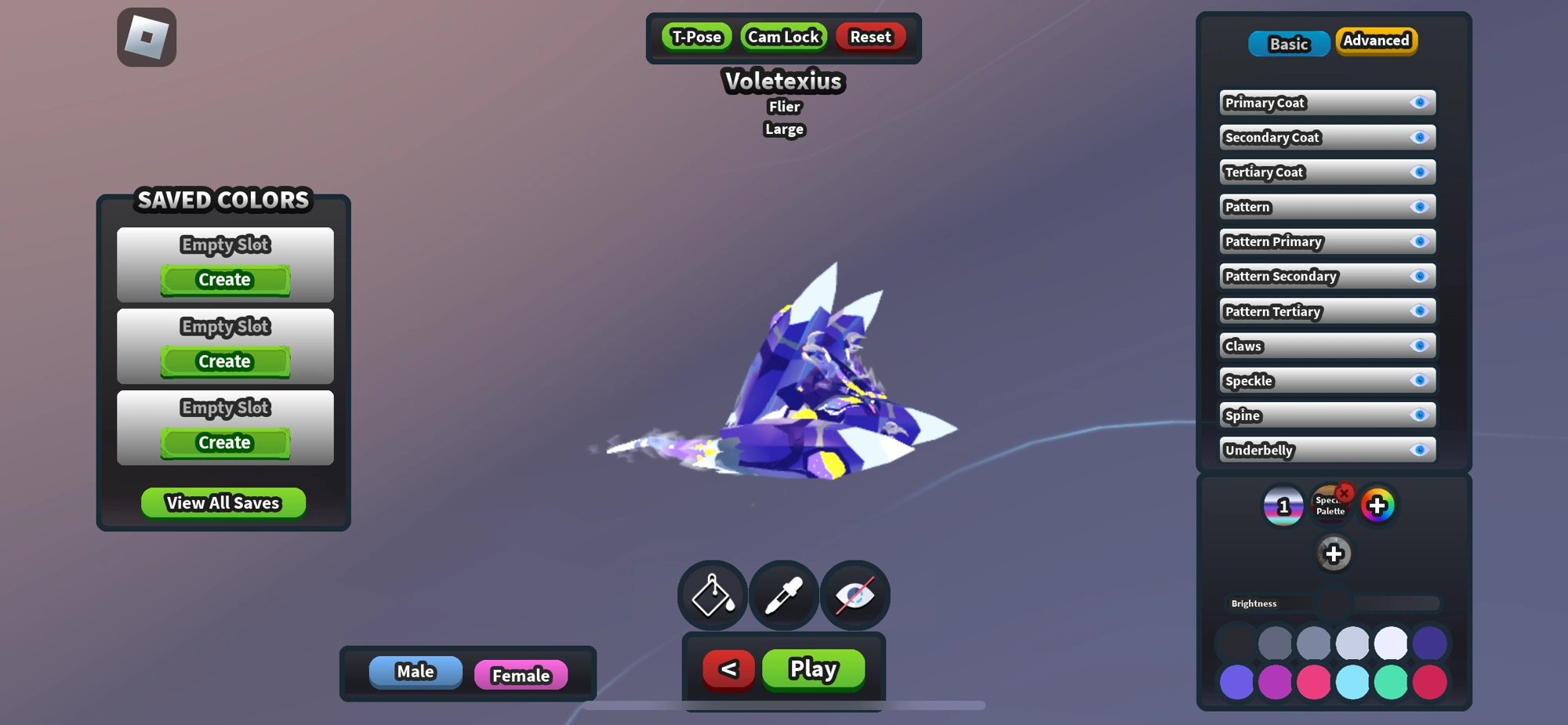1568x725 pixels.
Task: Open the Claws color options
Action: pos(1327,346)
